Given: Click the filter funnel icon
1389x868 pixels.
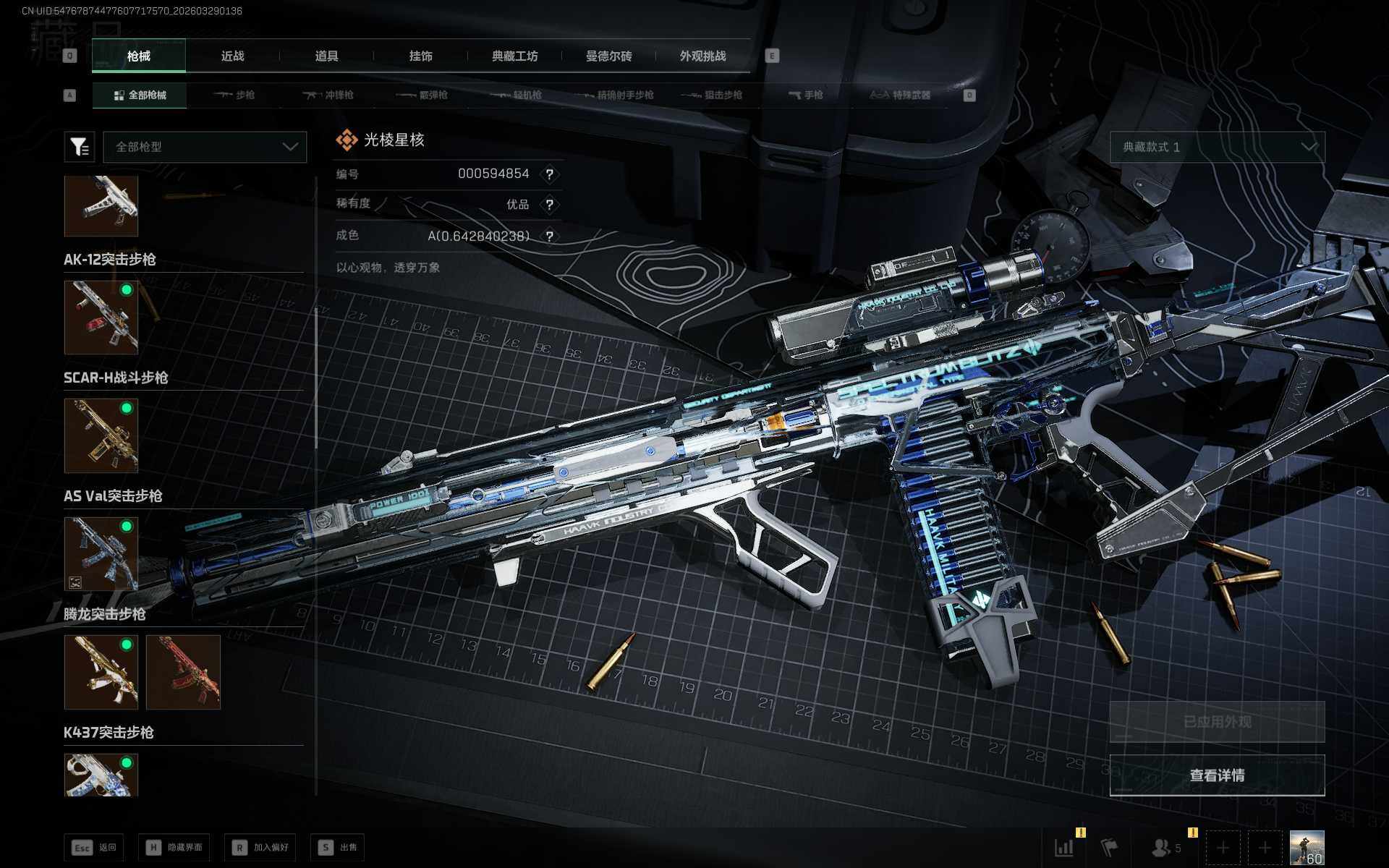Looking at the screenshot, I should [79, 147].
